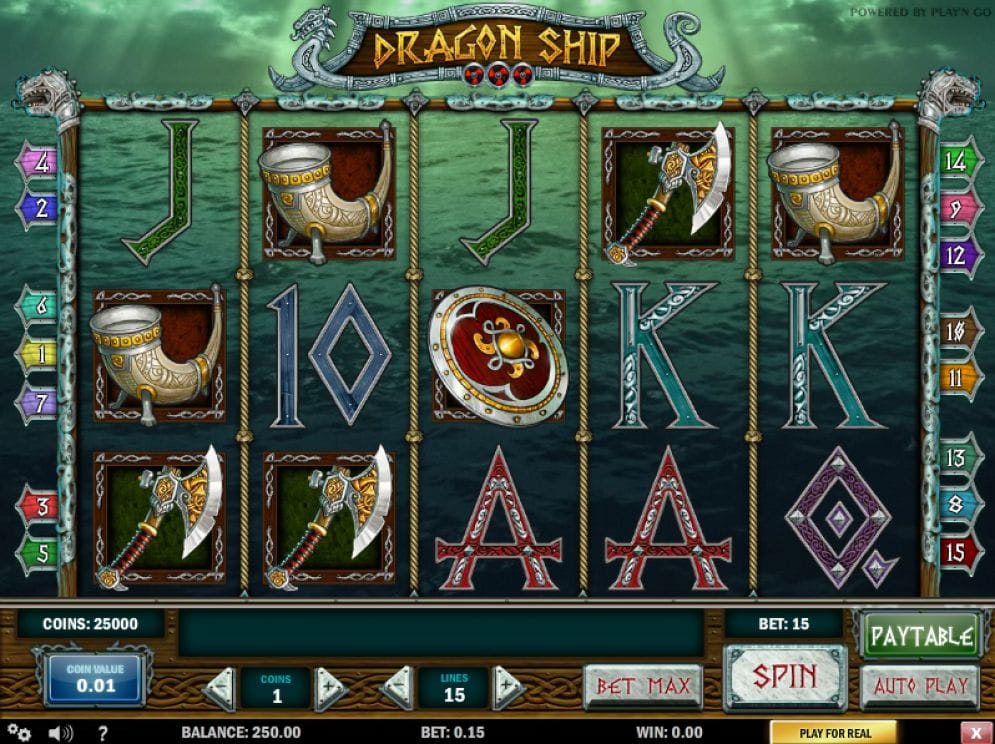Select payline 11 marker
The height and width of the screenshot is (744, 995).
click(x=957, y=379)
